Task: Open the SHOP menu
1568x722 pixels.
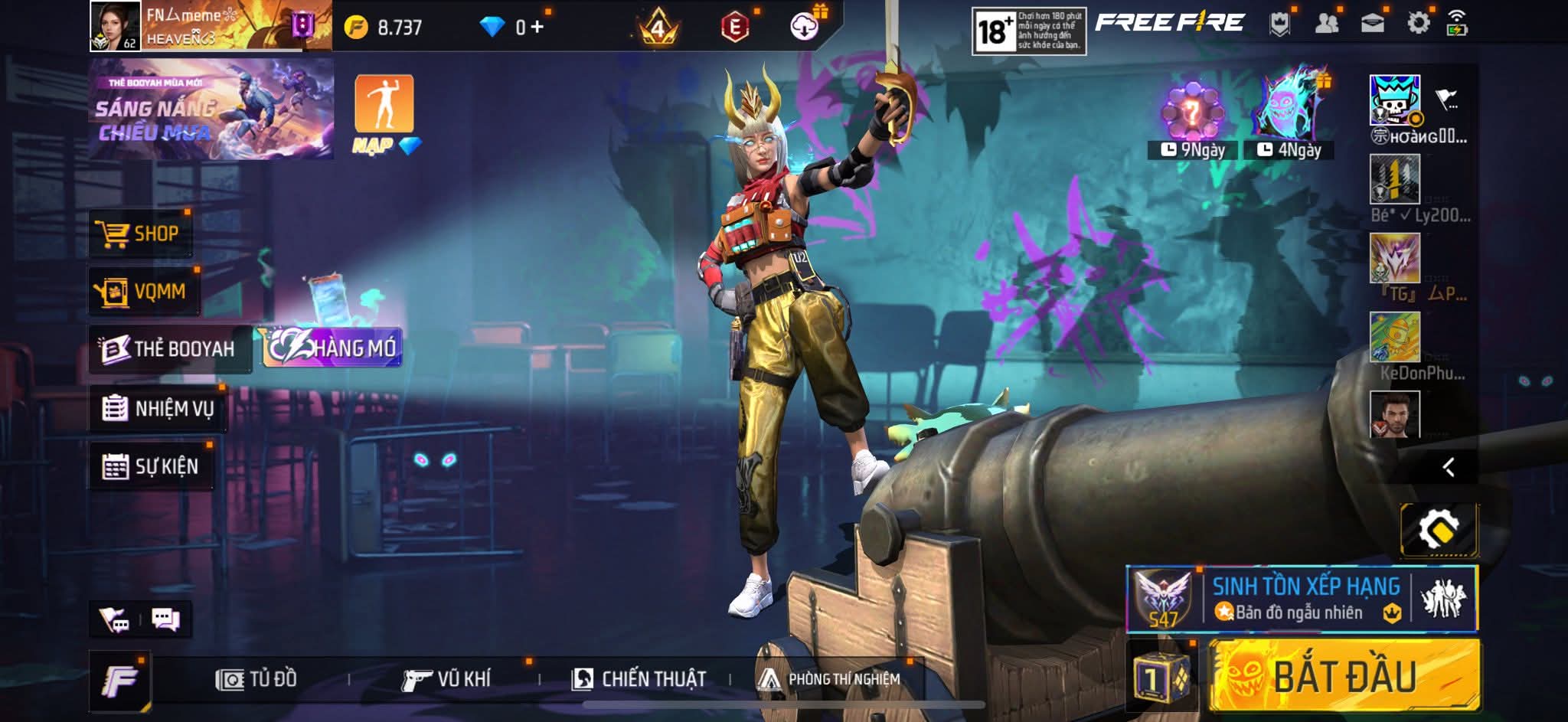Action: tap(140, 233)
